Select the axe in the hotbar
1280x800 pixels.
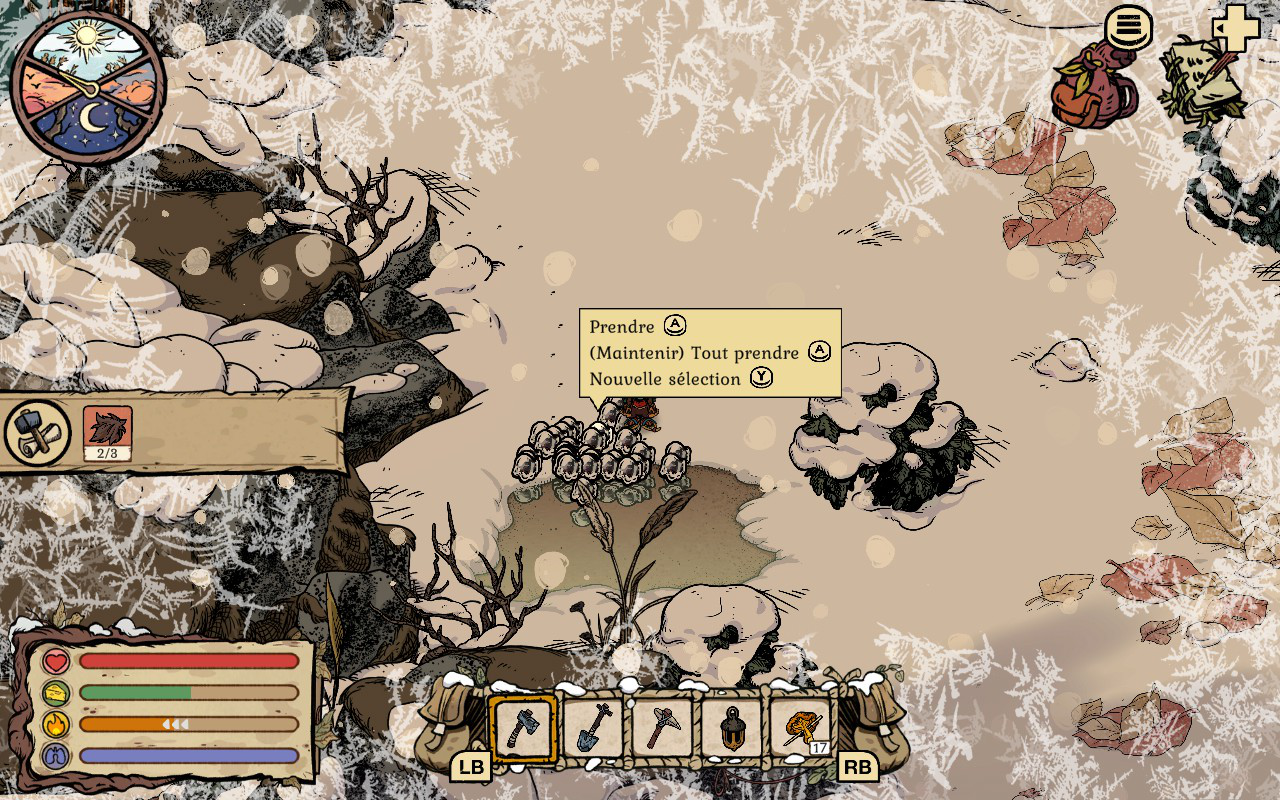coord(523,727)
